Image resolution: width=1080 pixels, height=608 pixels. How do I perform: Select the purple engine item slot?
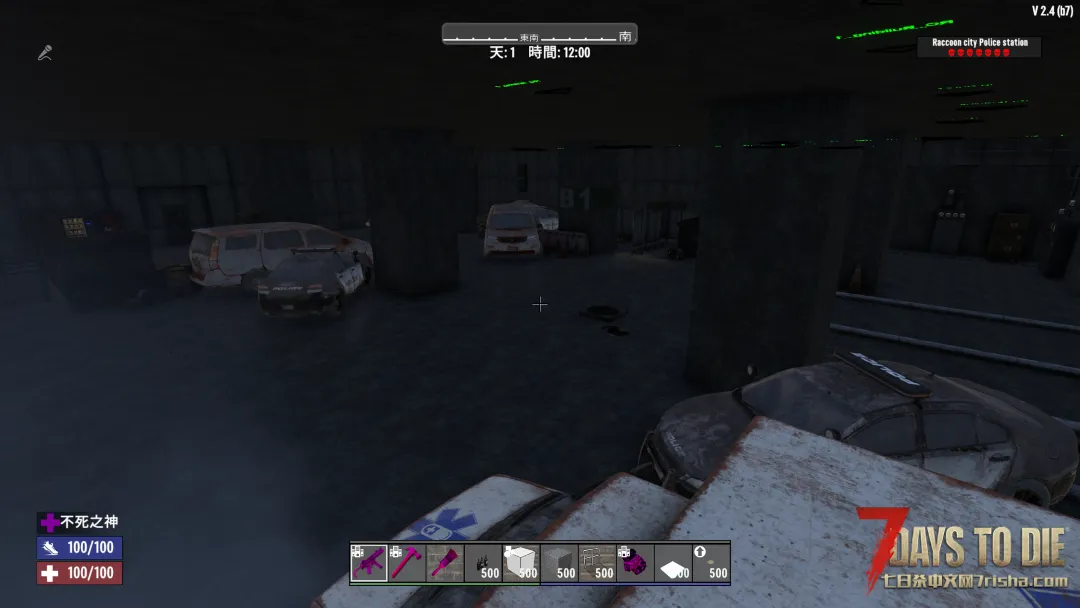click(x=635, y=563)
